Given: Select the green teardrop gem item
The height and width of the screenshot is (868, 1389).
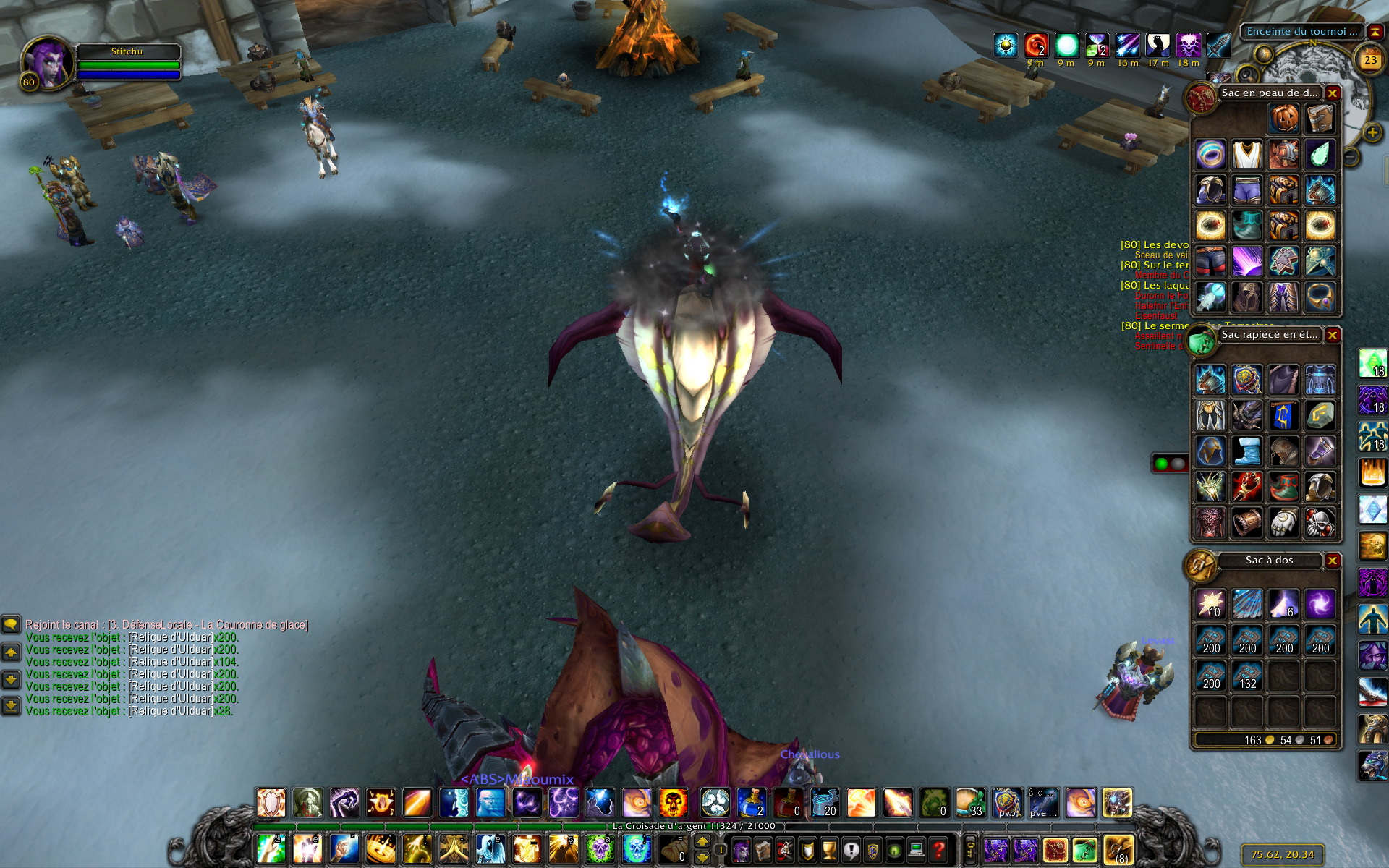Looking at the screenshot, I should [1320, 154].
